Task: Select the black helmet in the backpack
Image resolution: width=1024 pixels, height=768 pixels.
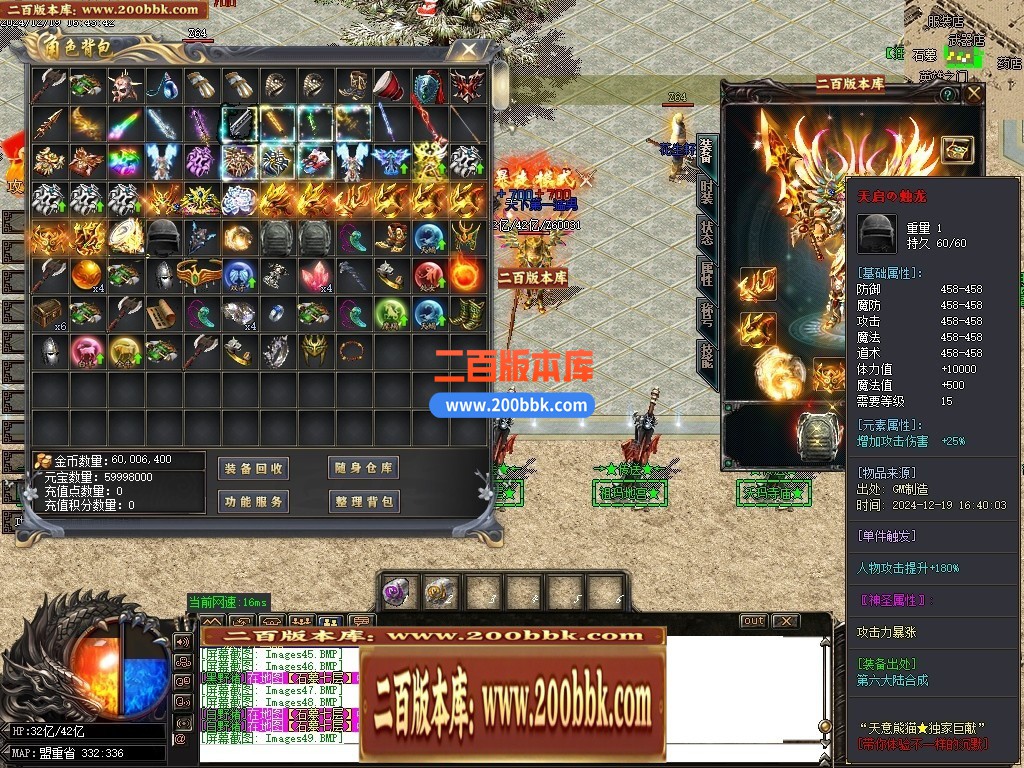Action: (x=162, y=237)
